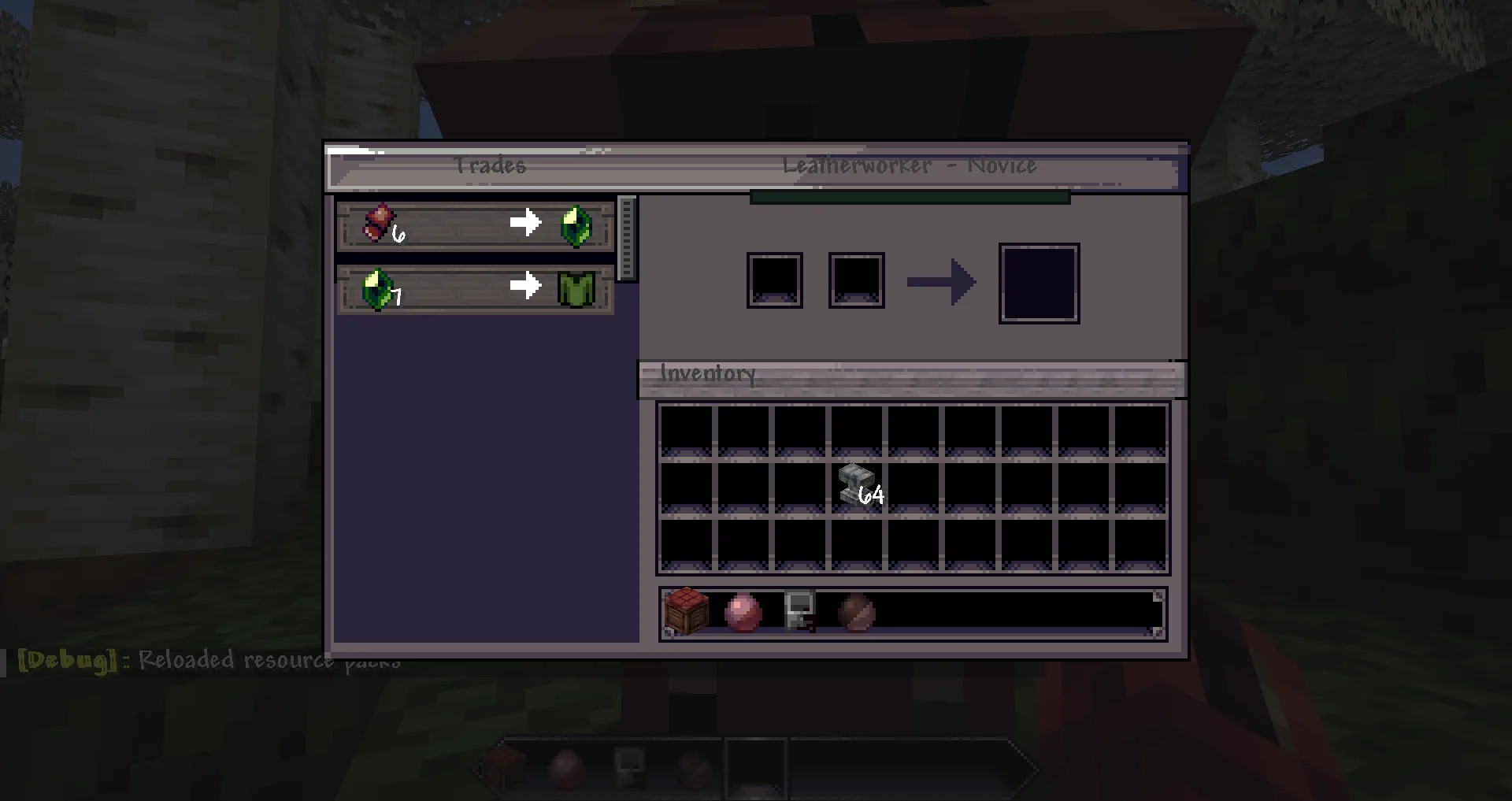Click the green experience progress bar
The width and height of the screenshot is (1512, 801).
click(x=908, y=197)
